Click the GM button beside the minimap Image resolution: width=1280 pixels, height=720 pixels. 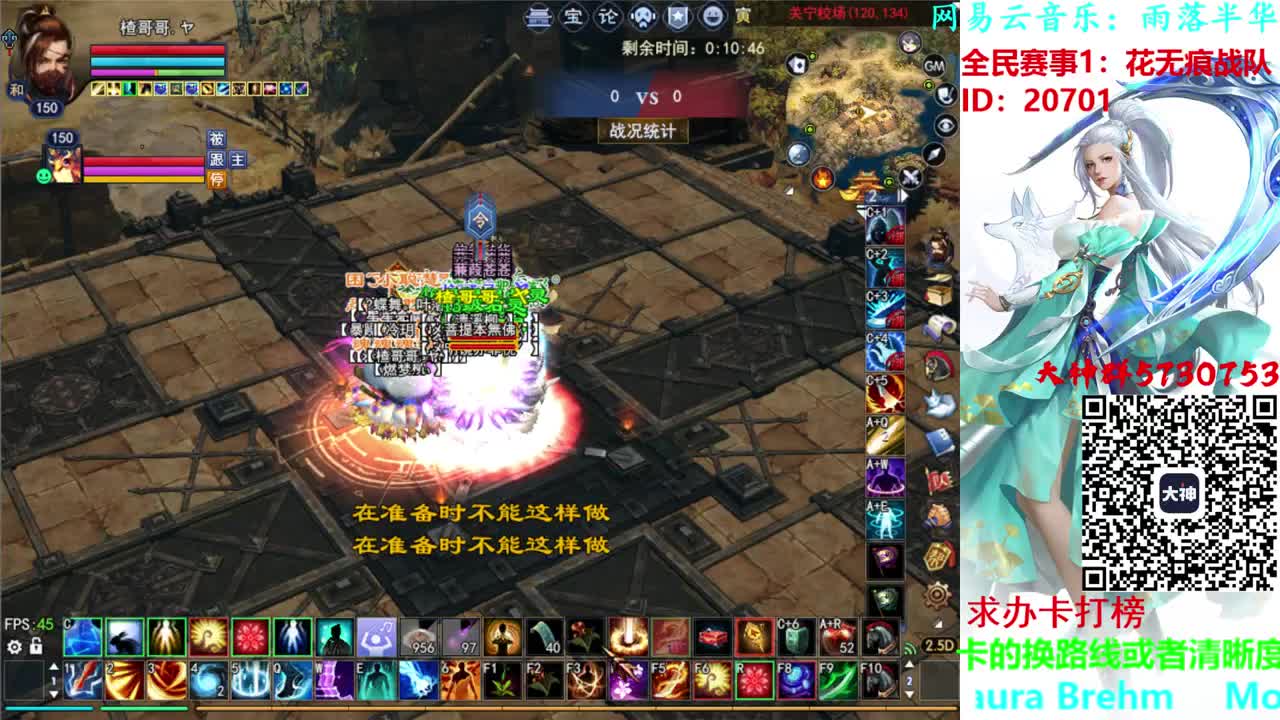coord(935,67)
